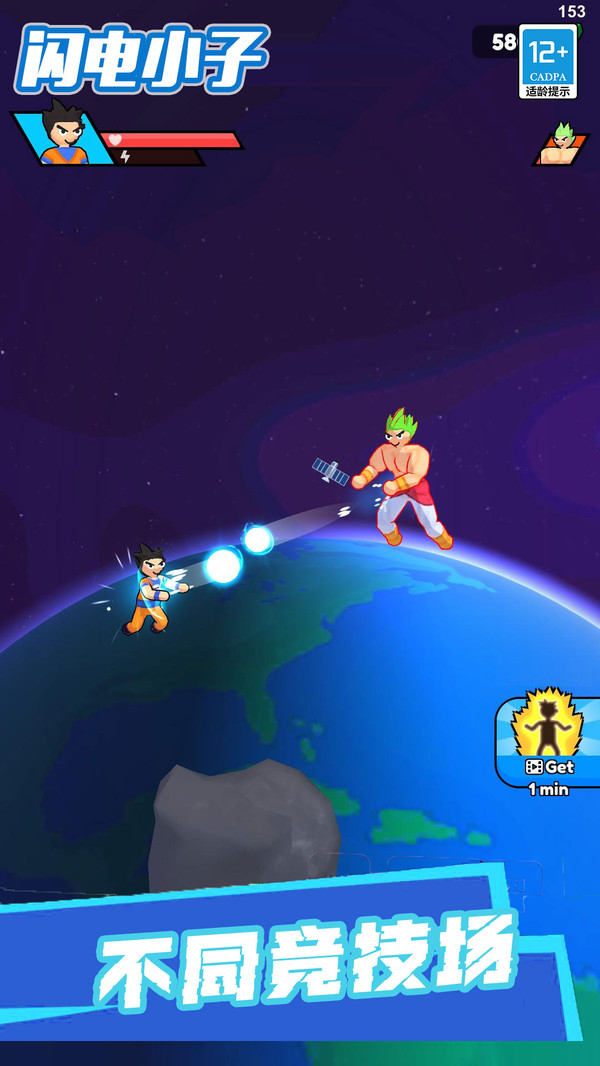Screen dimensions: 600x1066
Task: Claim the glowing transformation Get bonus
Action: (x=549, y=742)
